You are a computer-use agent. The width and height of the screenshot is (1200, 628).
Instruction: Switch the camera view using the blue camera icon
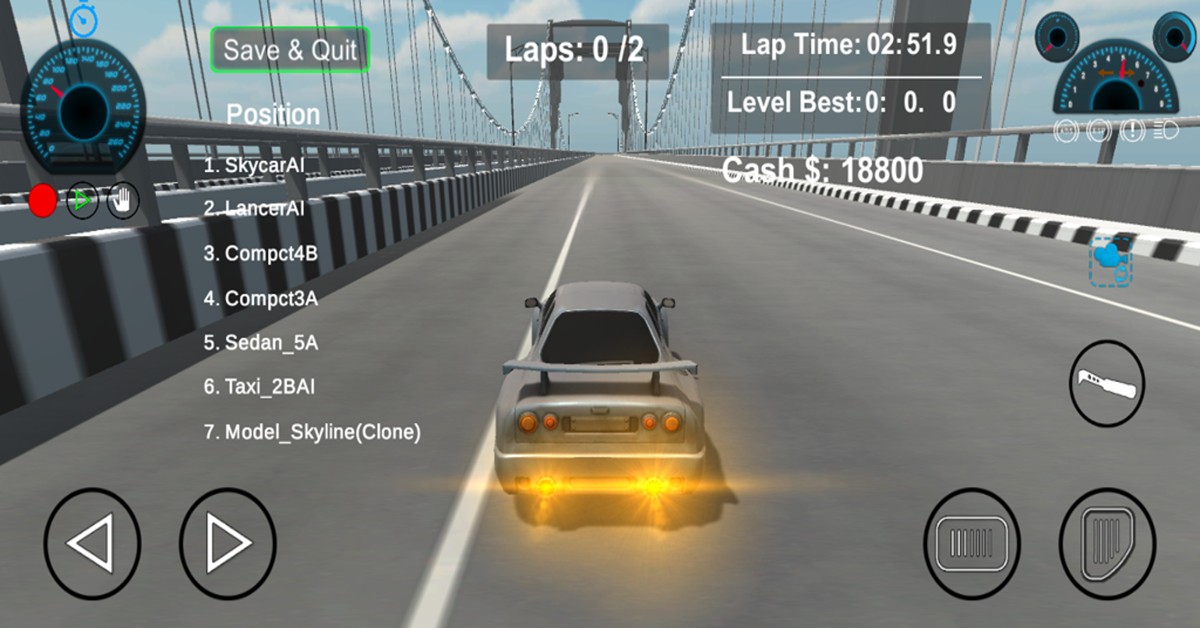[x=1110, y=263]
